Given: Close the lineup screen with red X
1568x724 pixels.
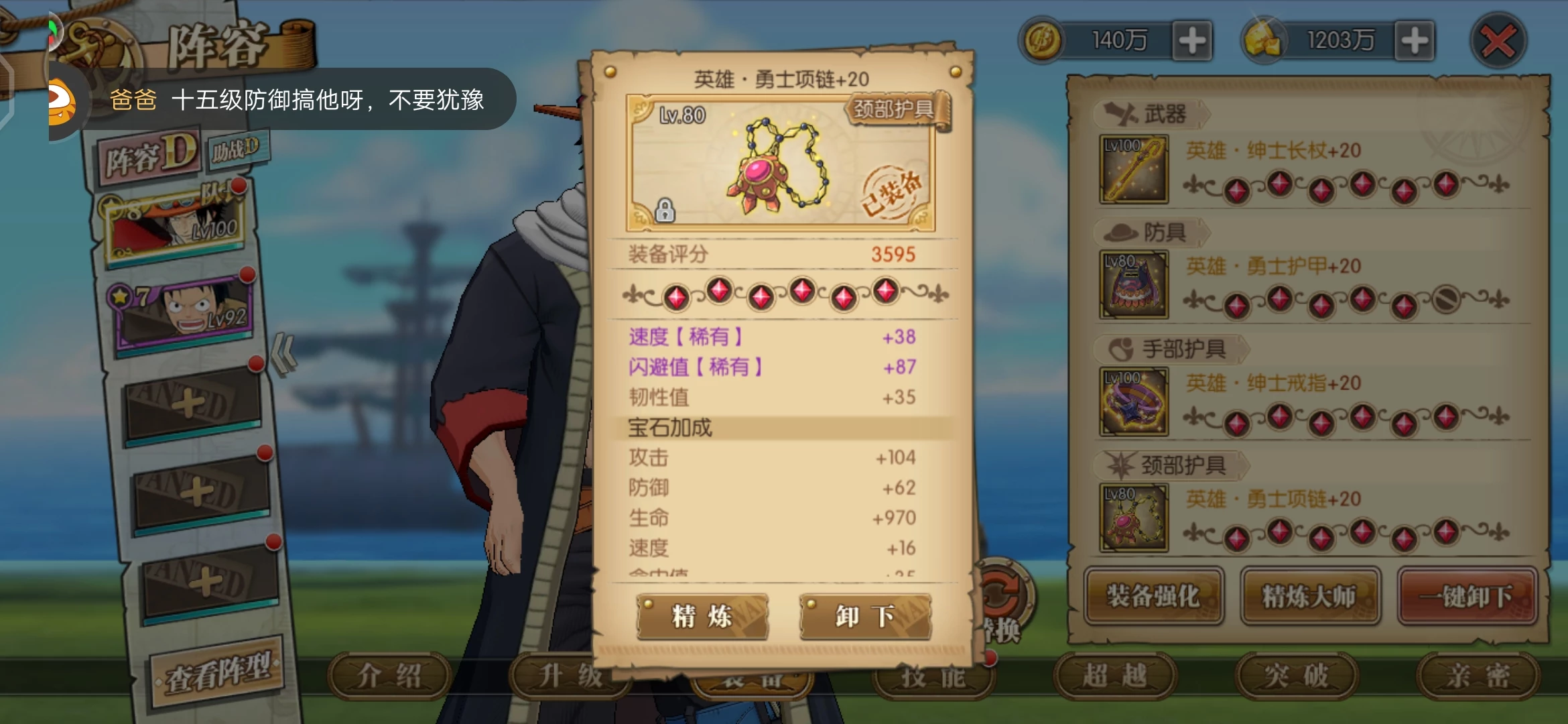Looking at the screenshot, I should pyautogui.click(x=1498, y=42).
